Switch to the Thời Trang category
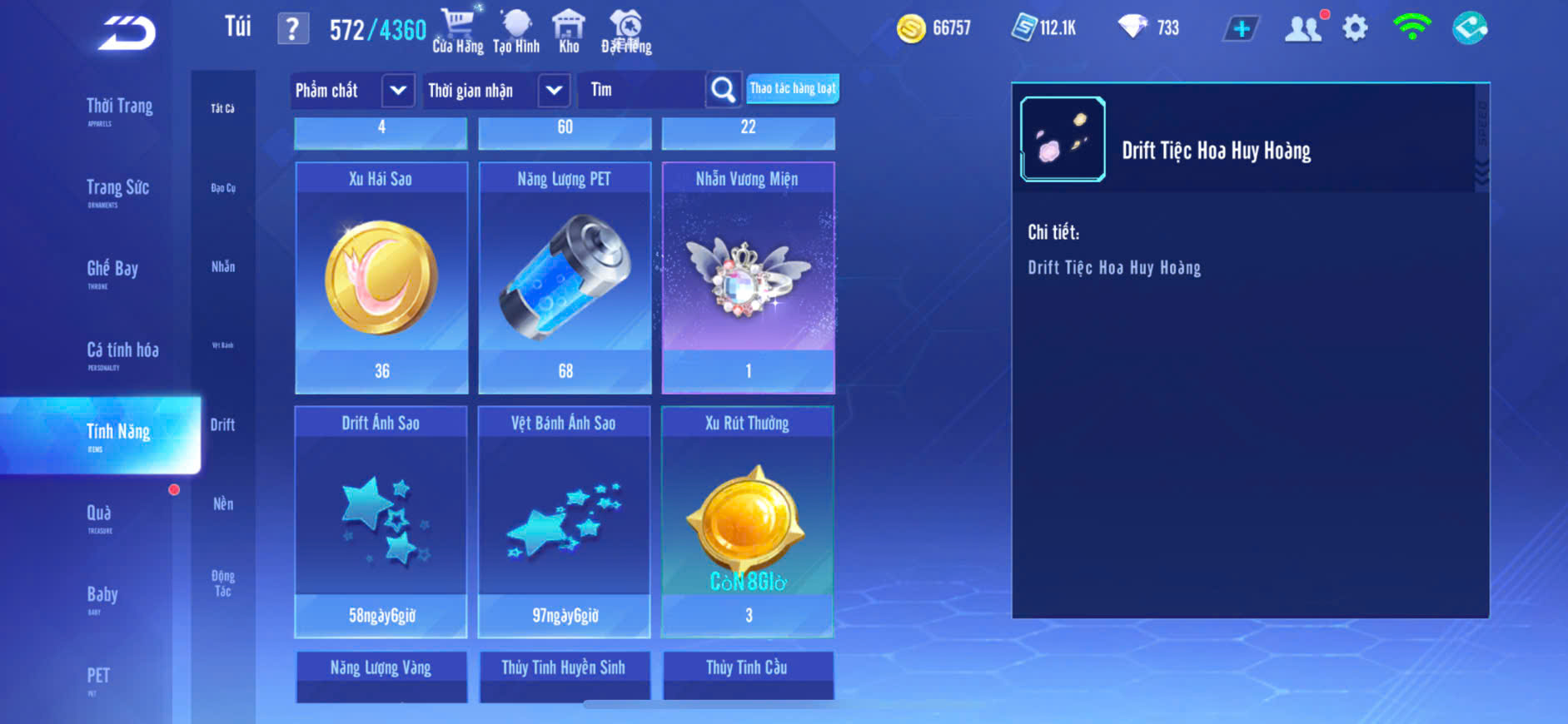This screenshot has height=724, width=1568. click(119, 107)
